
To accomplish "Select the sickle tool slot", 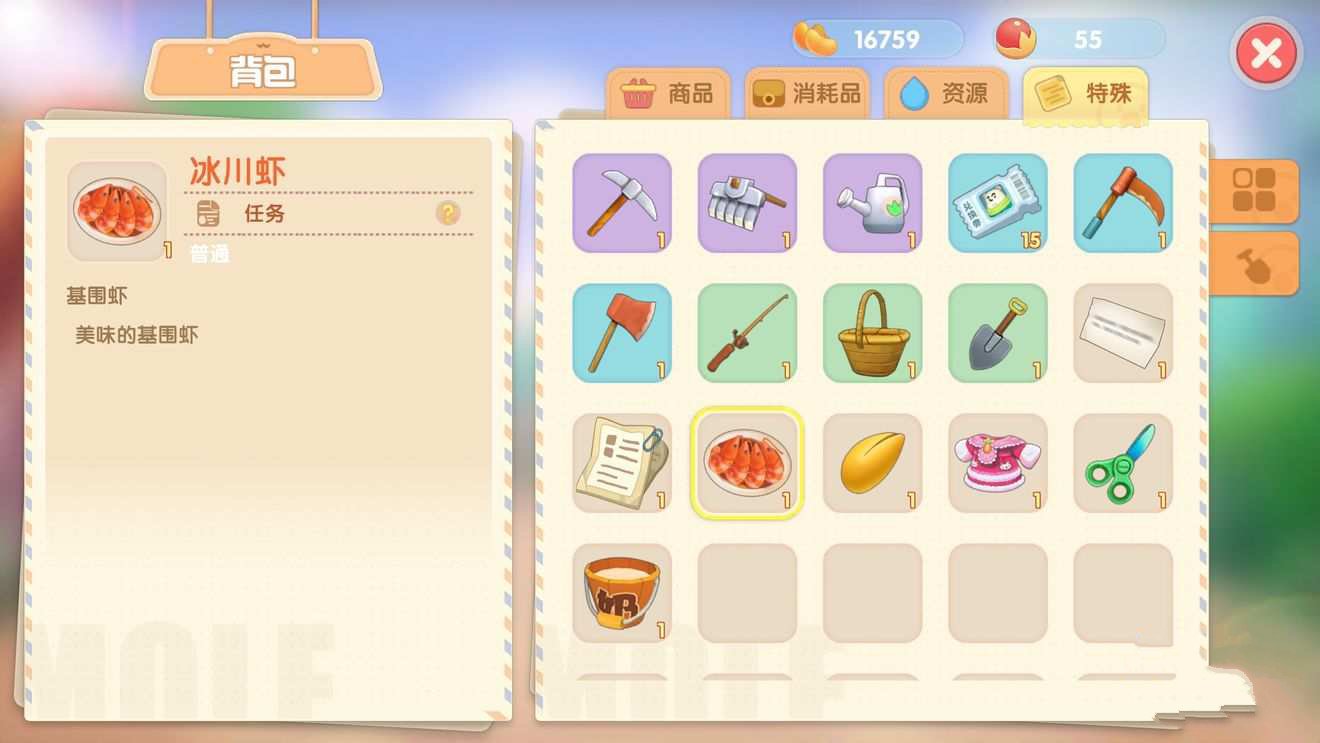I will click(1122, 203).
